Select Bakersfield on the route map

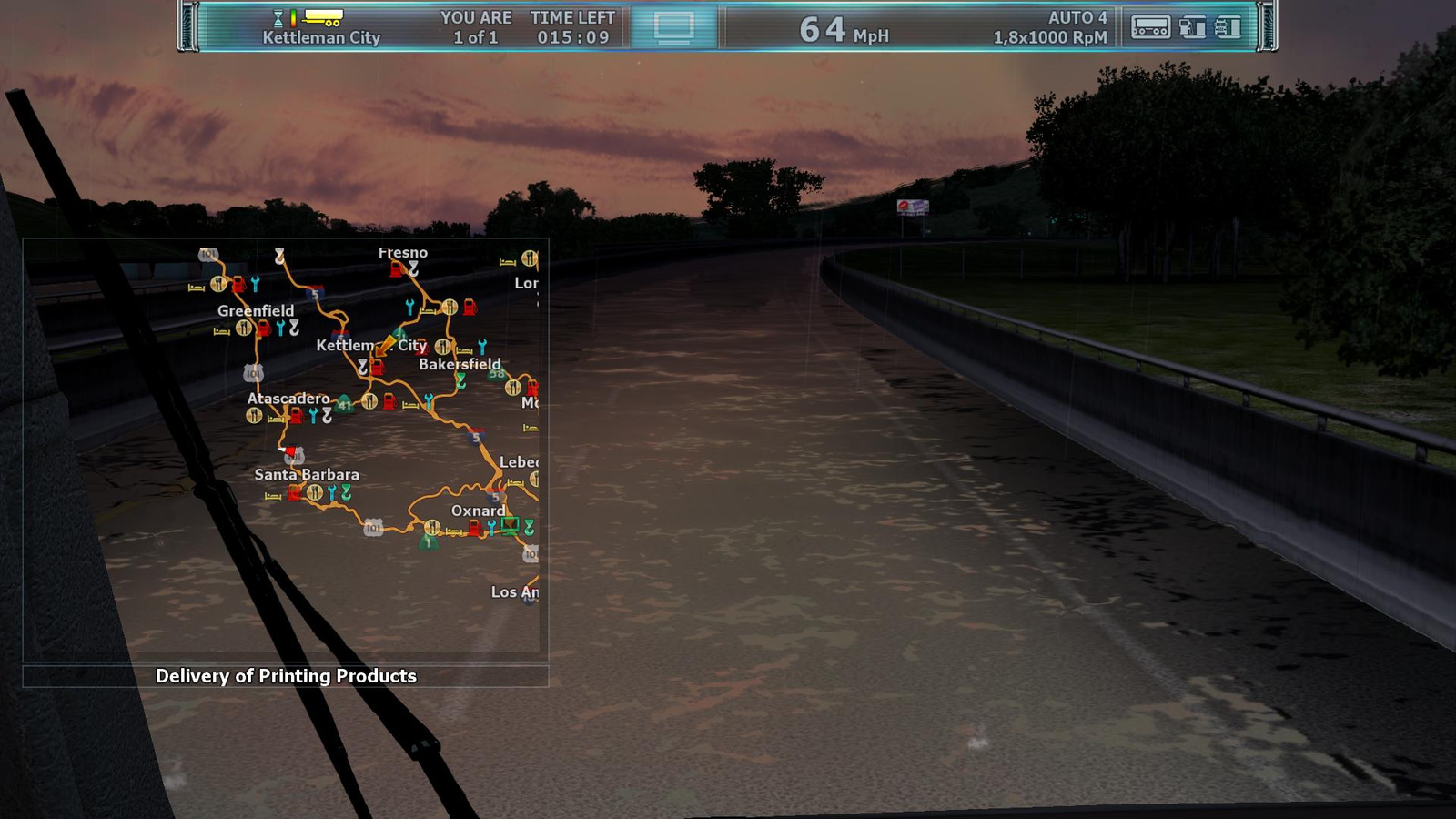click(460, 364)
